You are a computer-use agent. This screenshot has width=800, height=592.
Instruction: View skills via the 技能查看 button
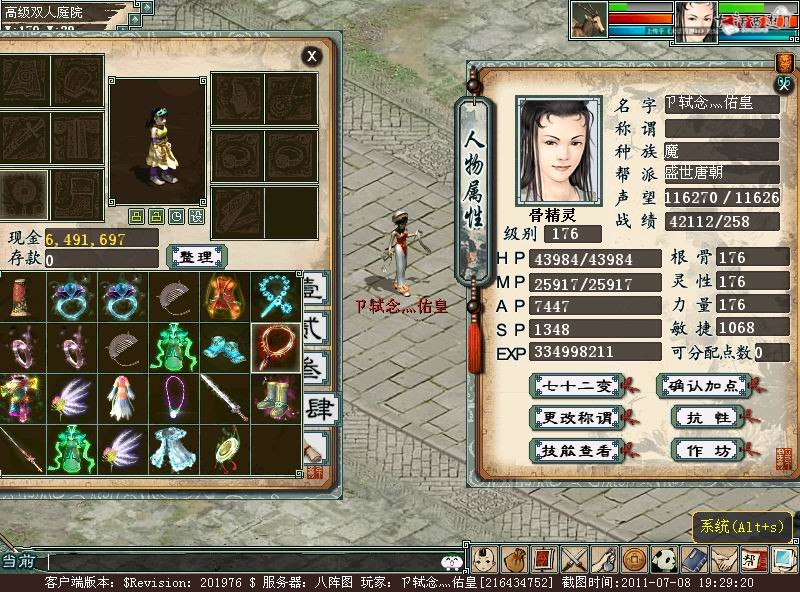[575, 450]
